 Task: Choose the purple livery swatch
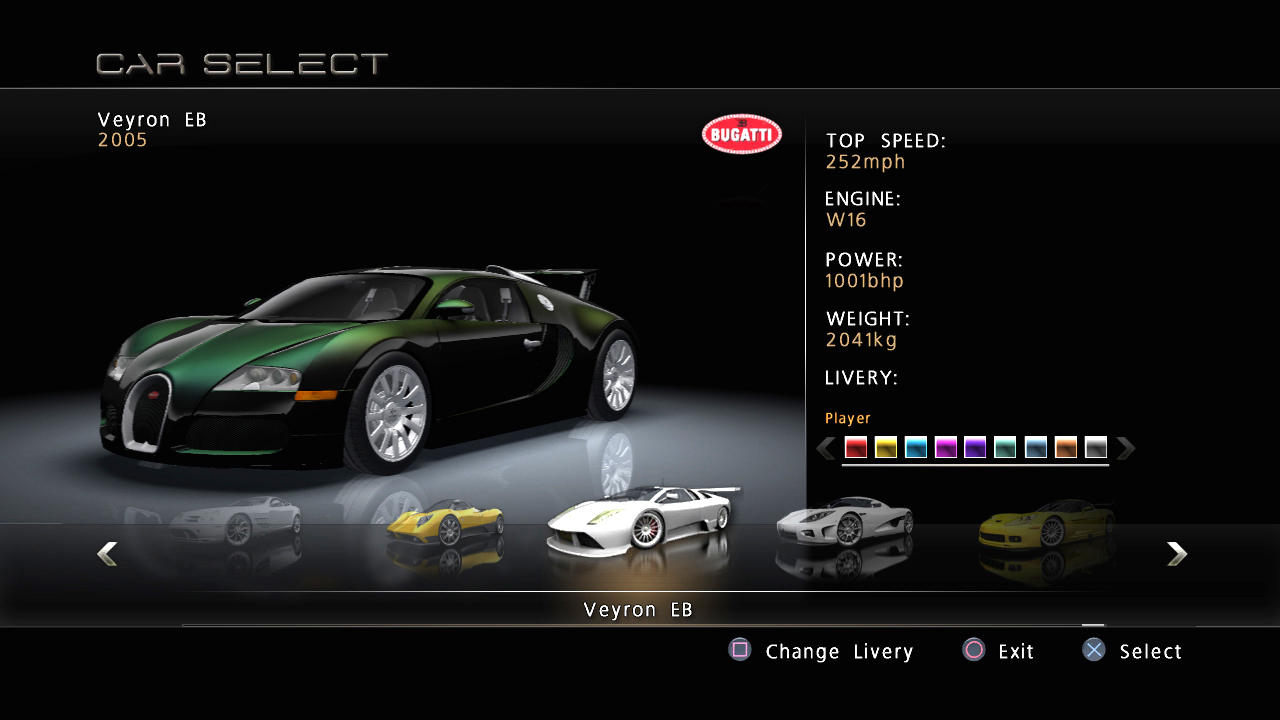975,448
